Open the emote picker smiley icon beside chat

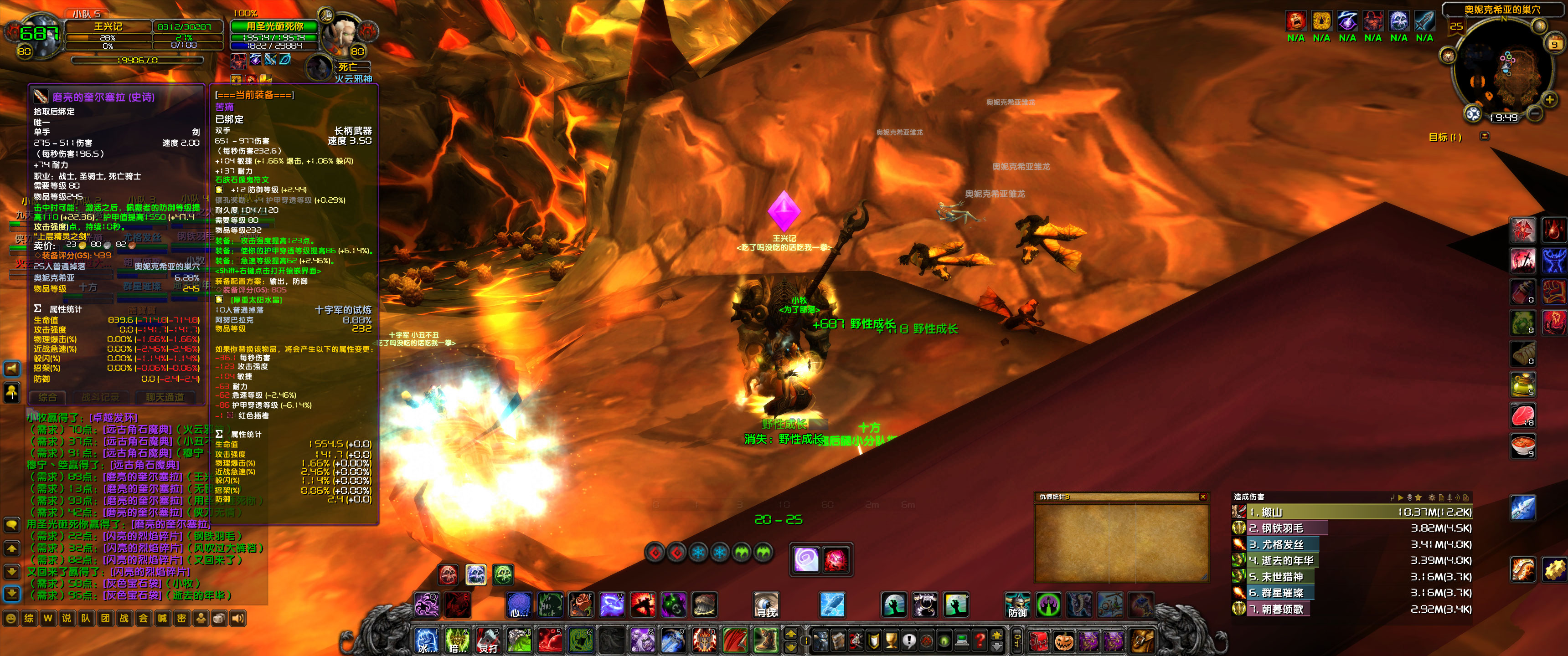pos(11,618)
